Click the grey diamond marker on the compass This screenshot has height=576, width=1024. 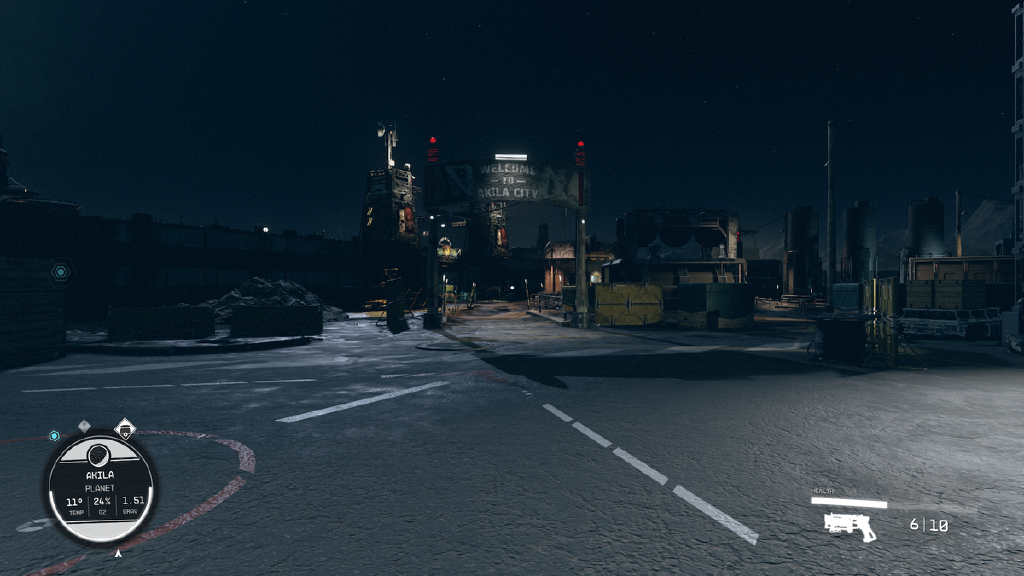[84, 427]
